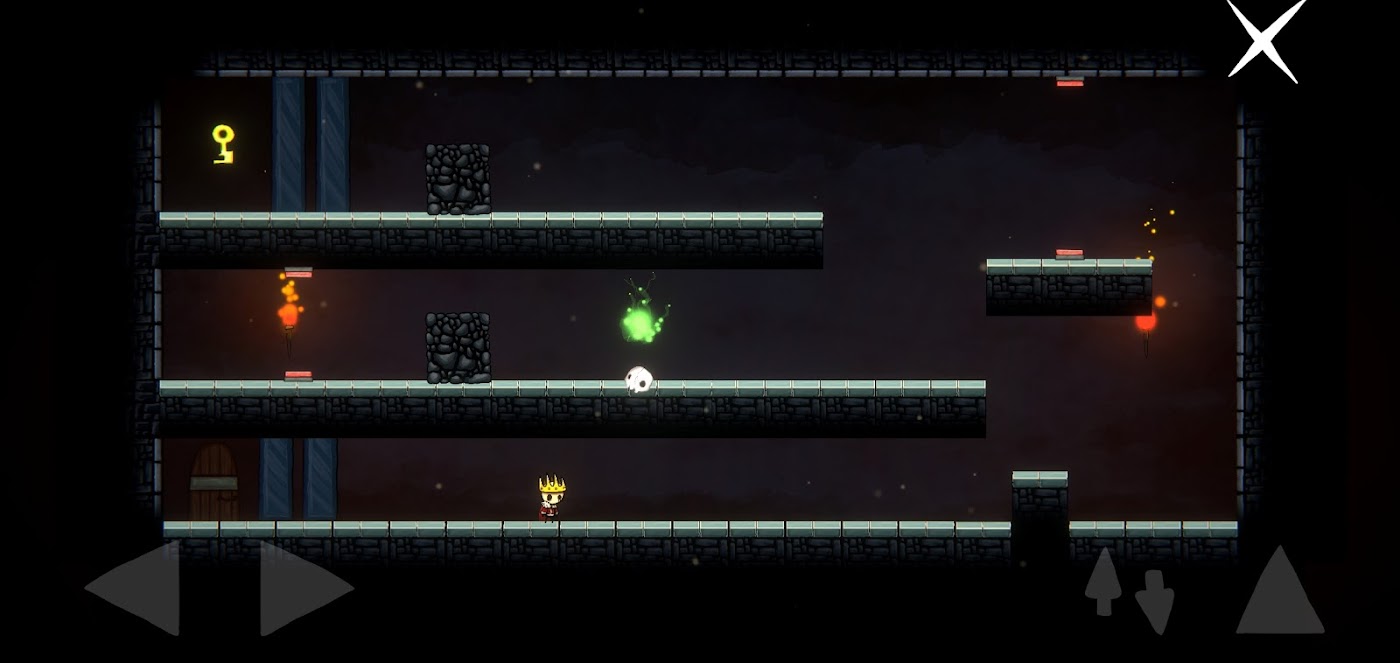
Task: Close the level with the white X
Action: click(x=1265, y=39)
